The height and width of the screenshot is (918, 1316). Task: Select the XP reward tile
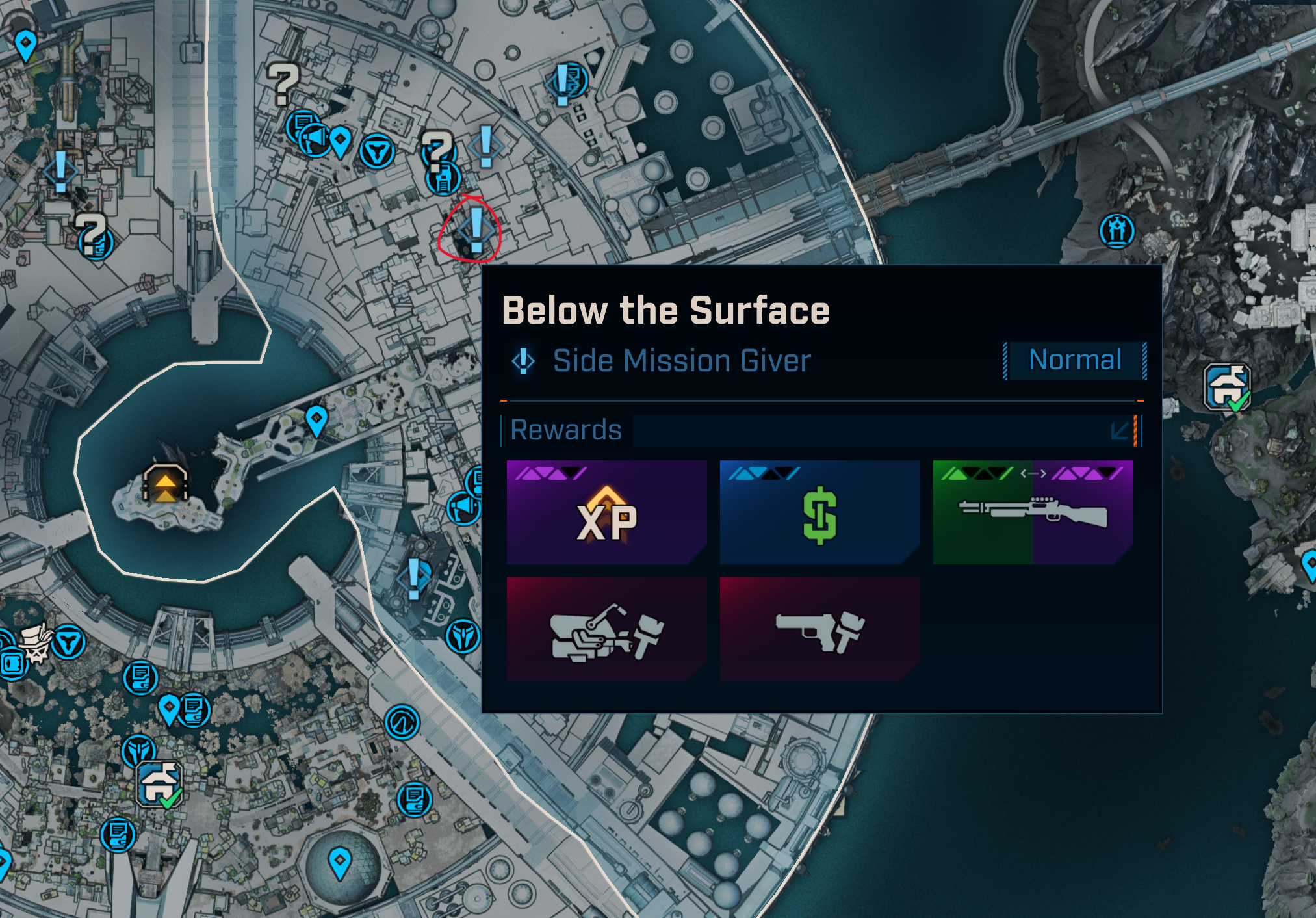pyautogui.click(x=606, y=512)
